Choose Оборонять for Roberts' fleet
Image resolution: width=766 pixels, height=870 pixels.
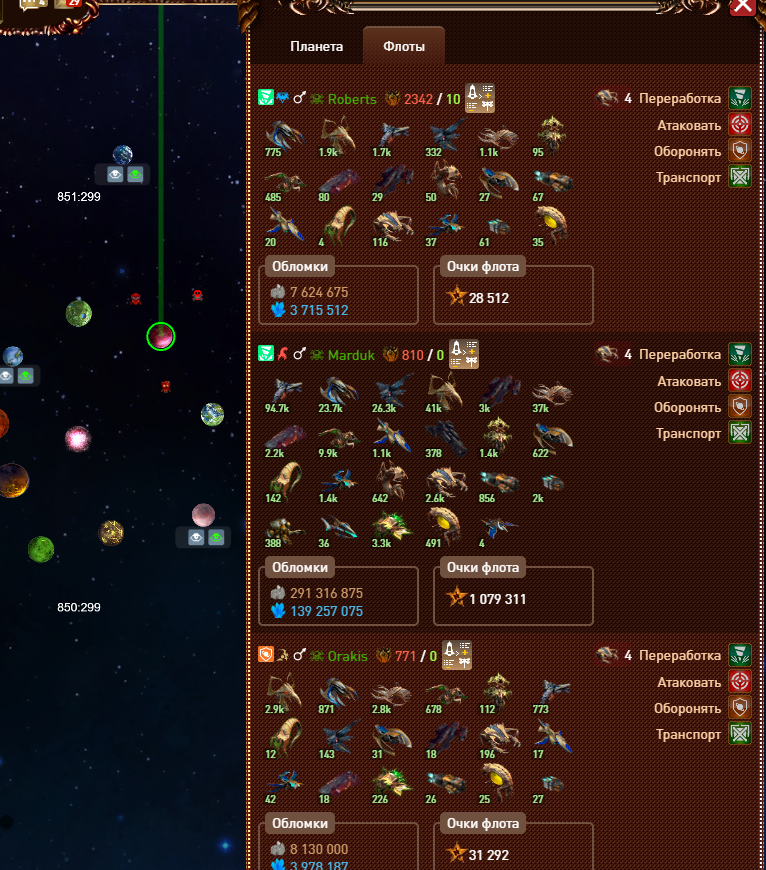click(740, 151)
